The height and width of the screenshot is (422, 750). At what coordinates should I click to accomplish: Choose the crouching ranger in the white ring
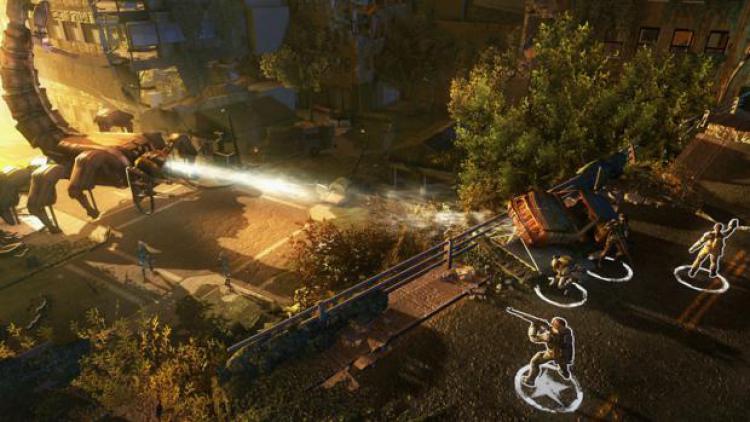click(x=563, y=274)
